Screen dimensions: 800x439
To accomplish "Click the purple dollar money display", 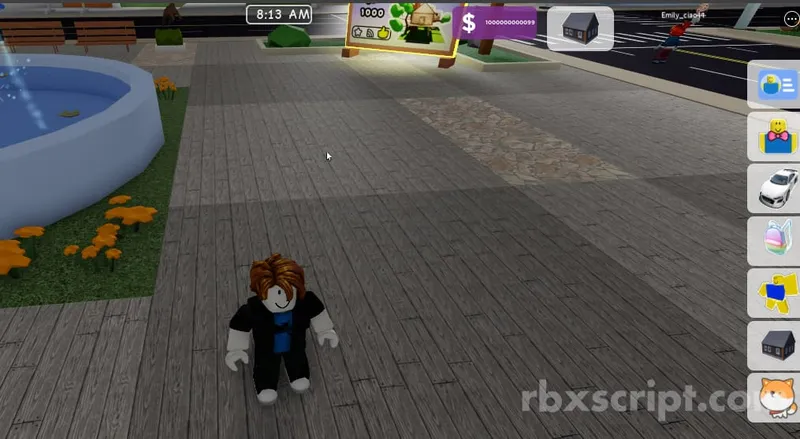I will coord(497,24).
